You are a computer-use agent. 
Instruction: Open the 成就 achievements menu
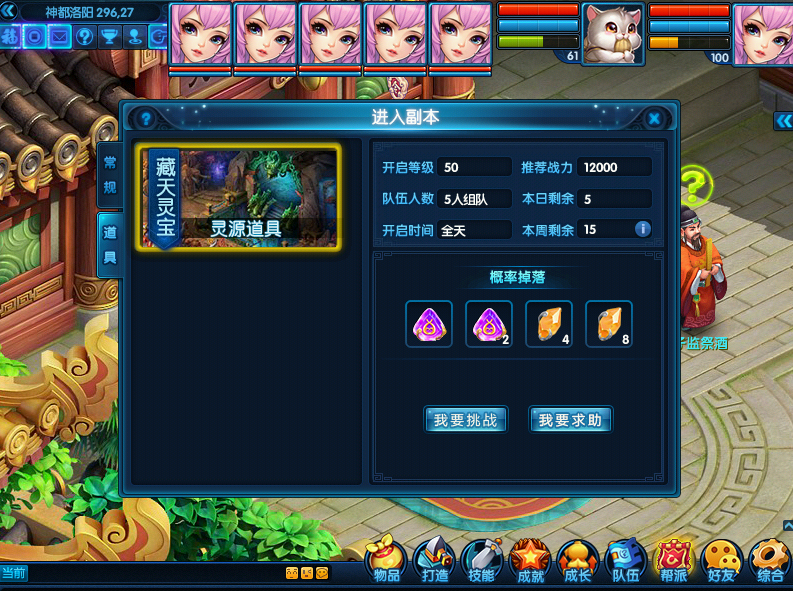click(x=530, y=560)
